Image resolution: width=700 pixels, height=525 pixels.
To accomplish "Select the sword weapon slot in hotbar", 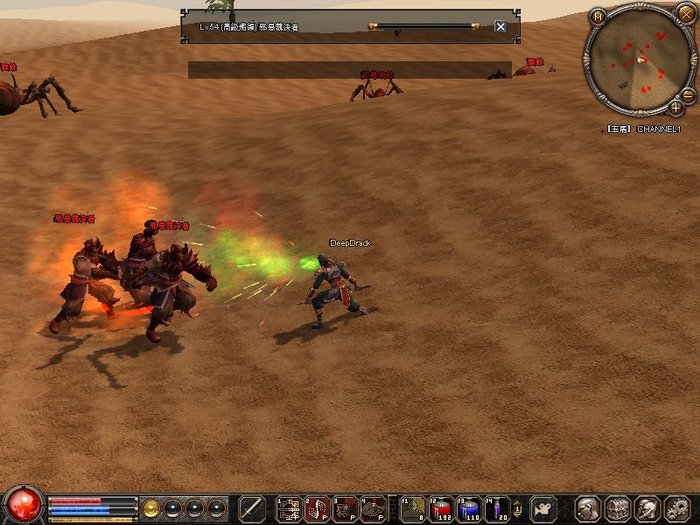I will [x=253, y=508].
